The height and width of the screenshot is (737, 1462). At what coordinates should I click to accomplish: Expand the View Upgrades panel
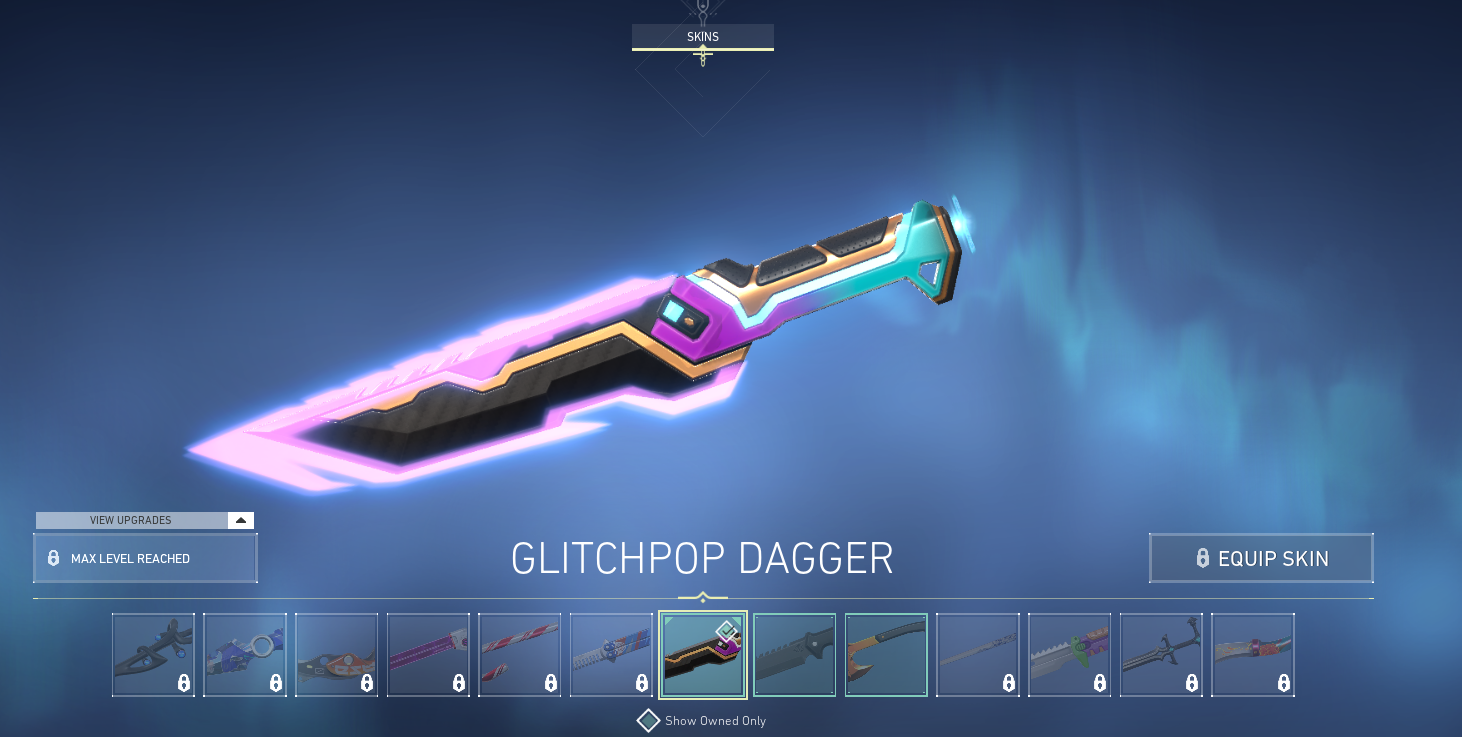(145, 520)
